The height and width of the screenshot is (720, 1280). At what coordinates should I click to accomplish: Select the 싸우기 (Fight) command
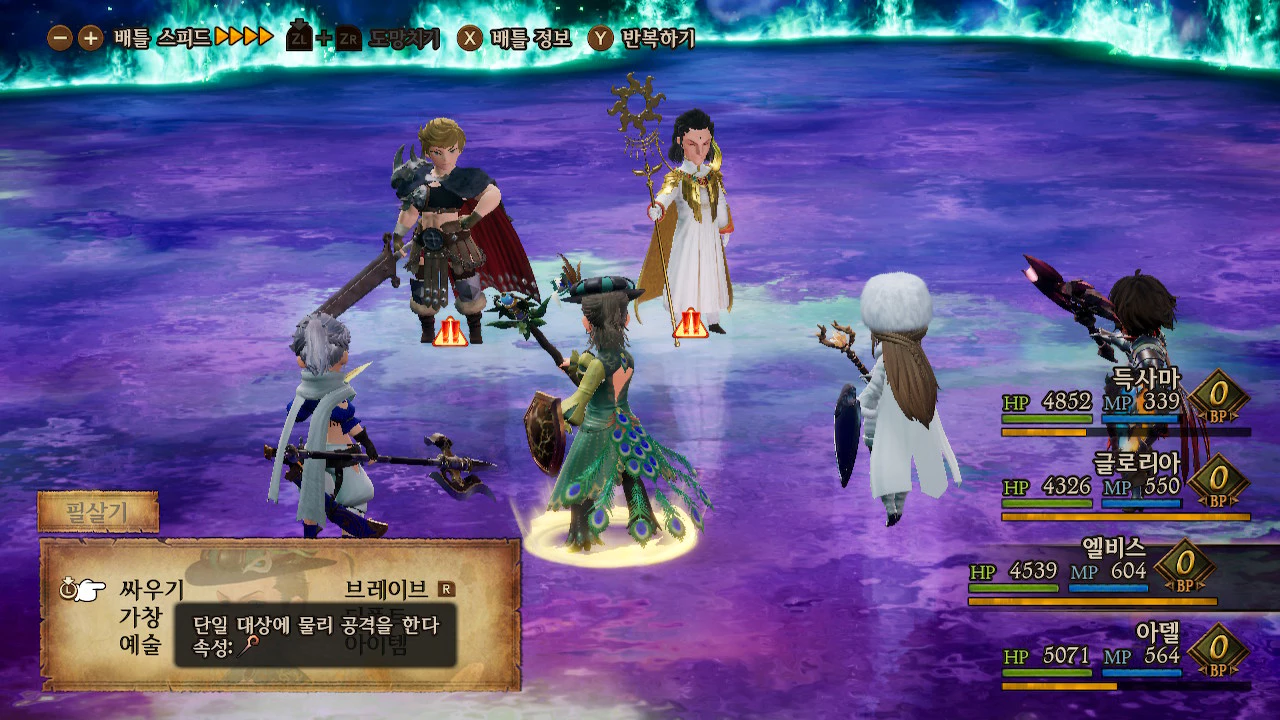click(x=152, y=589)
